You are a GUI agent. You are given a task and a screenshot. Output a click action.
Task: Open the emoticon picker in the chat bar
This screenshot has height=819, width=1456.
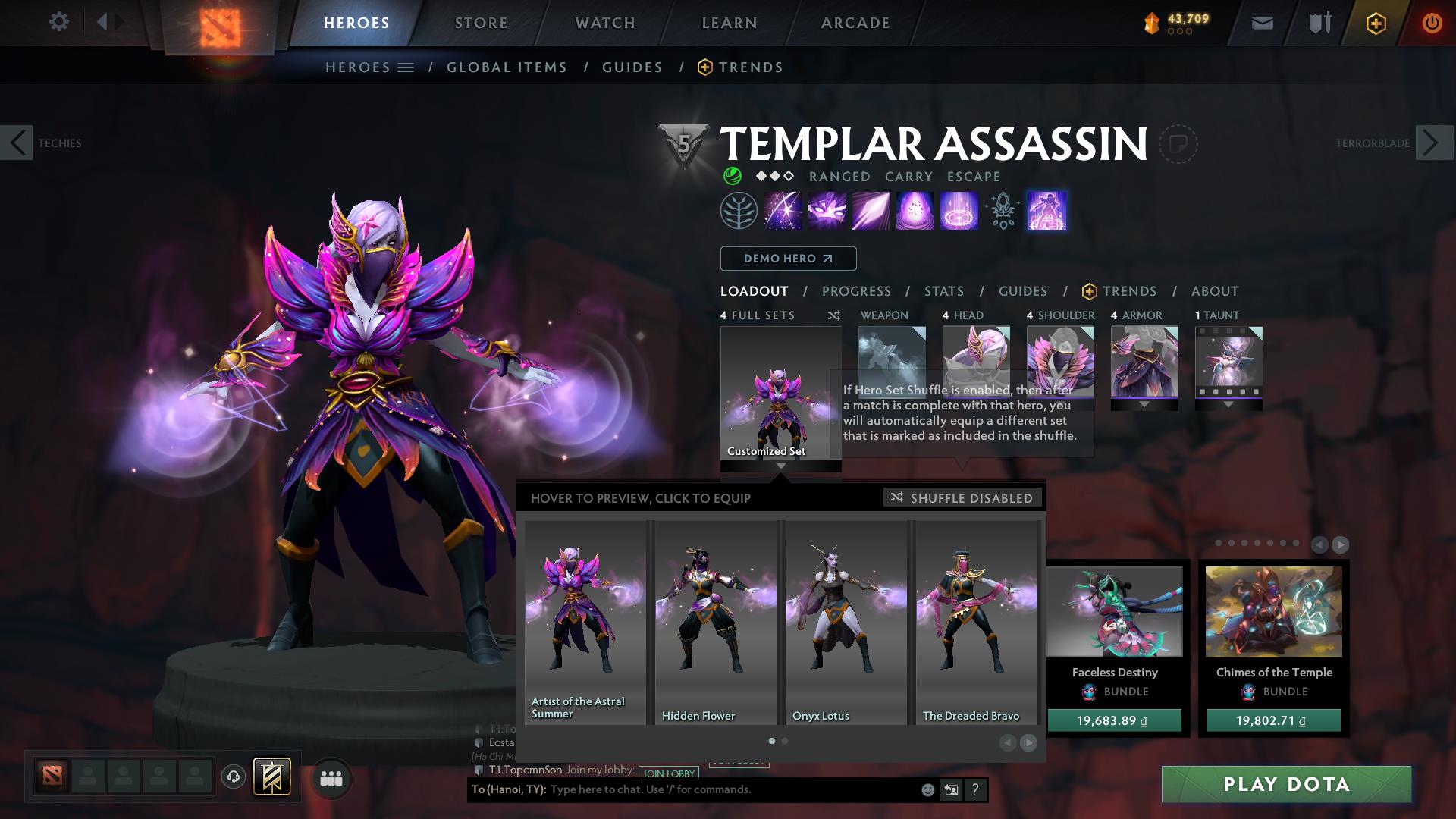point(927,789)
